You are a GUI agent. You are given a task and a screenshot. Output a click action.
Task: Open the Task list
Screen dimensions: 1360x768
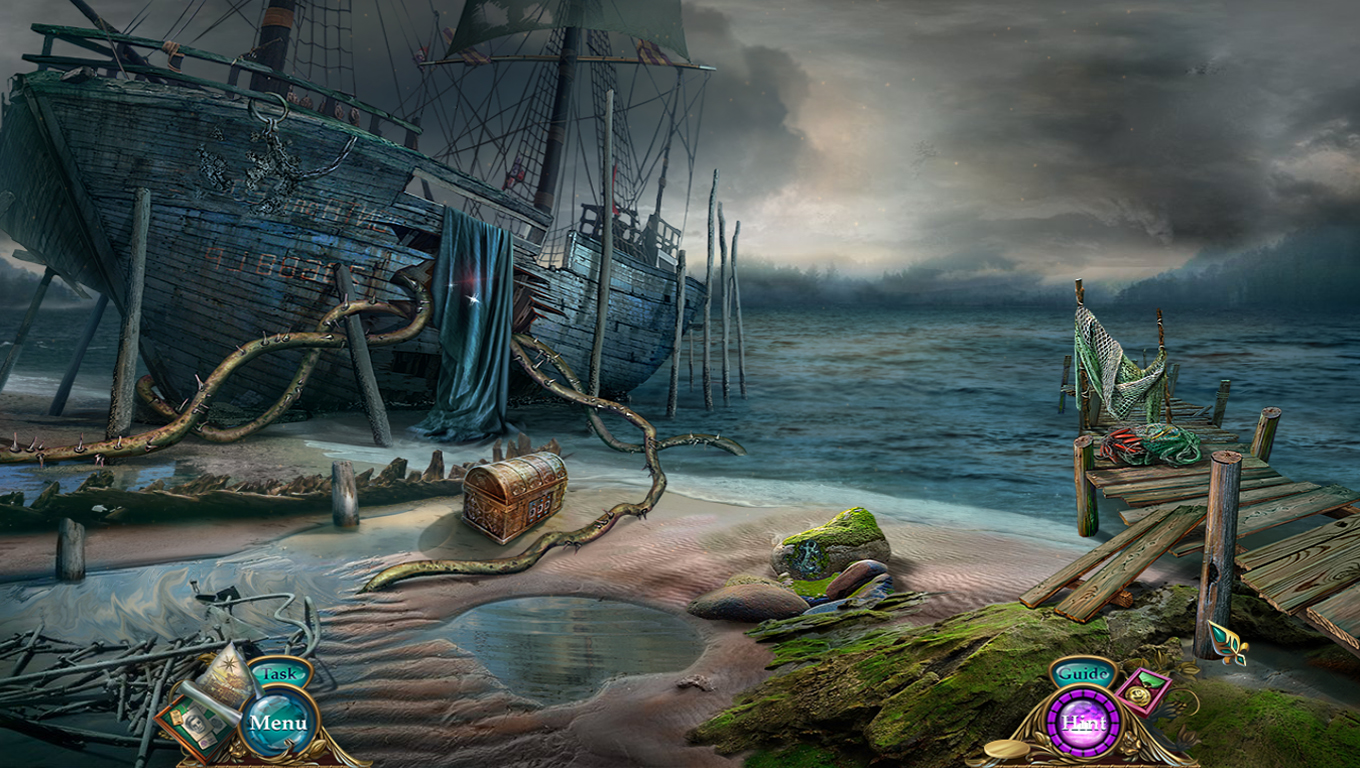[x=278, y=672]
